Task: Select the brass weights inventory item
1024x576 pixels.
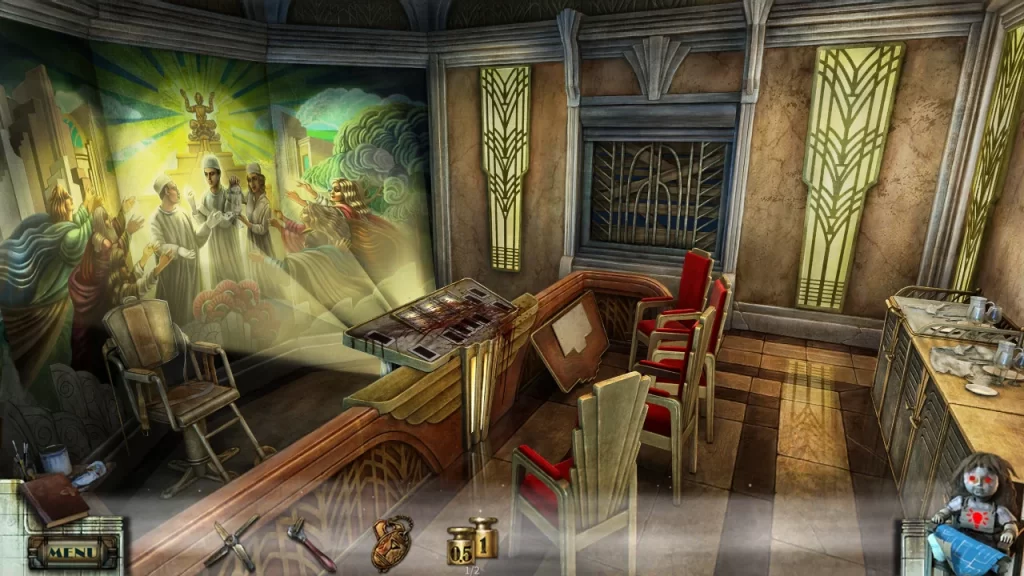Action: coord(472,540)
